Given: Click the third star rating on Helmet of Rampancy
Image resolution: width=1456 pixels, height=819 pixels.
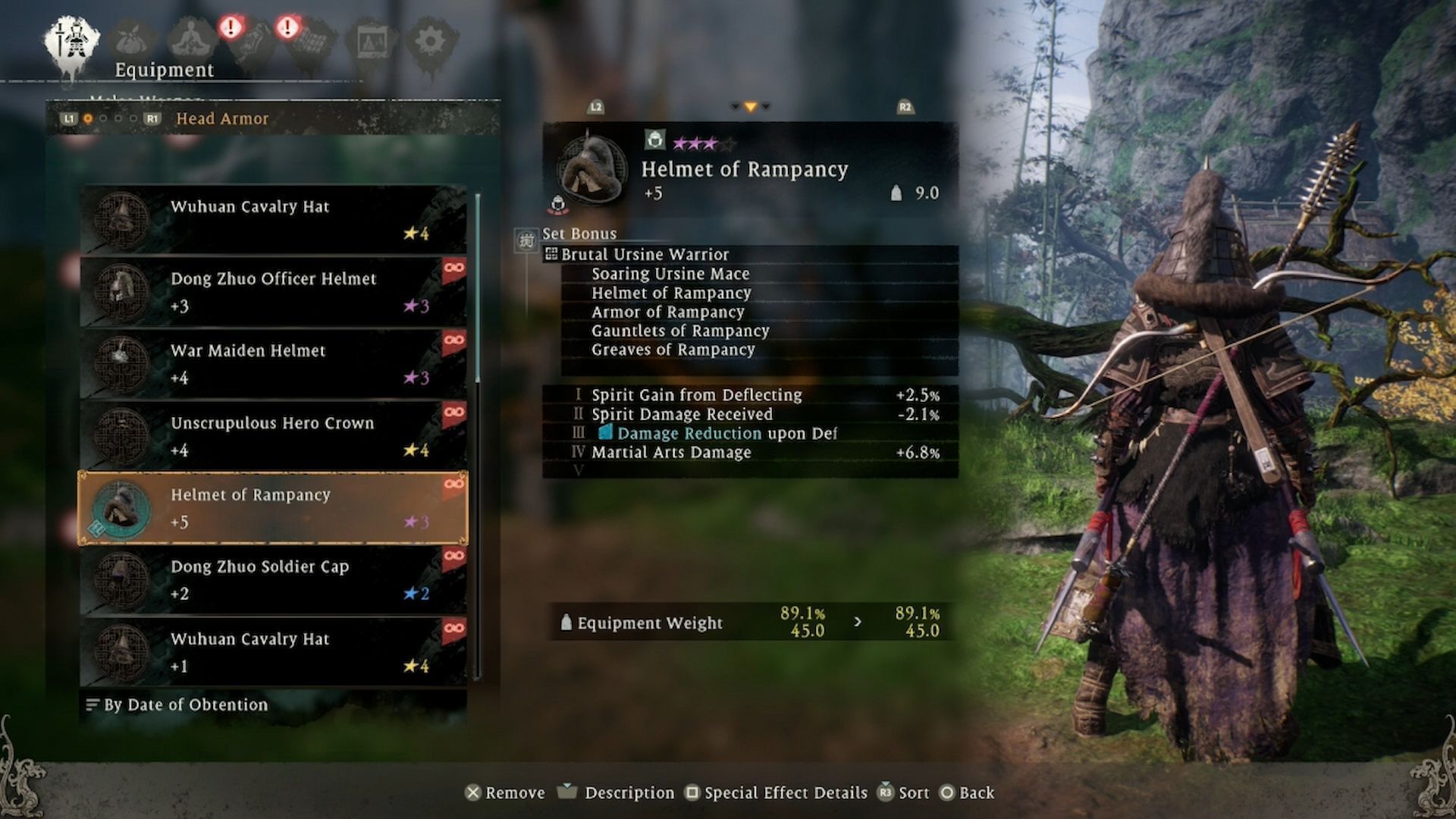Looking at the screenshot, I should [711, 141].
